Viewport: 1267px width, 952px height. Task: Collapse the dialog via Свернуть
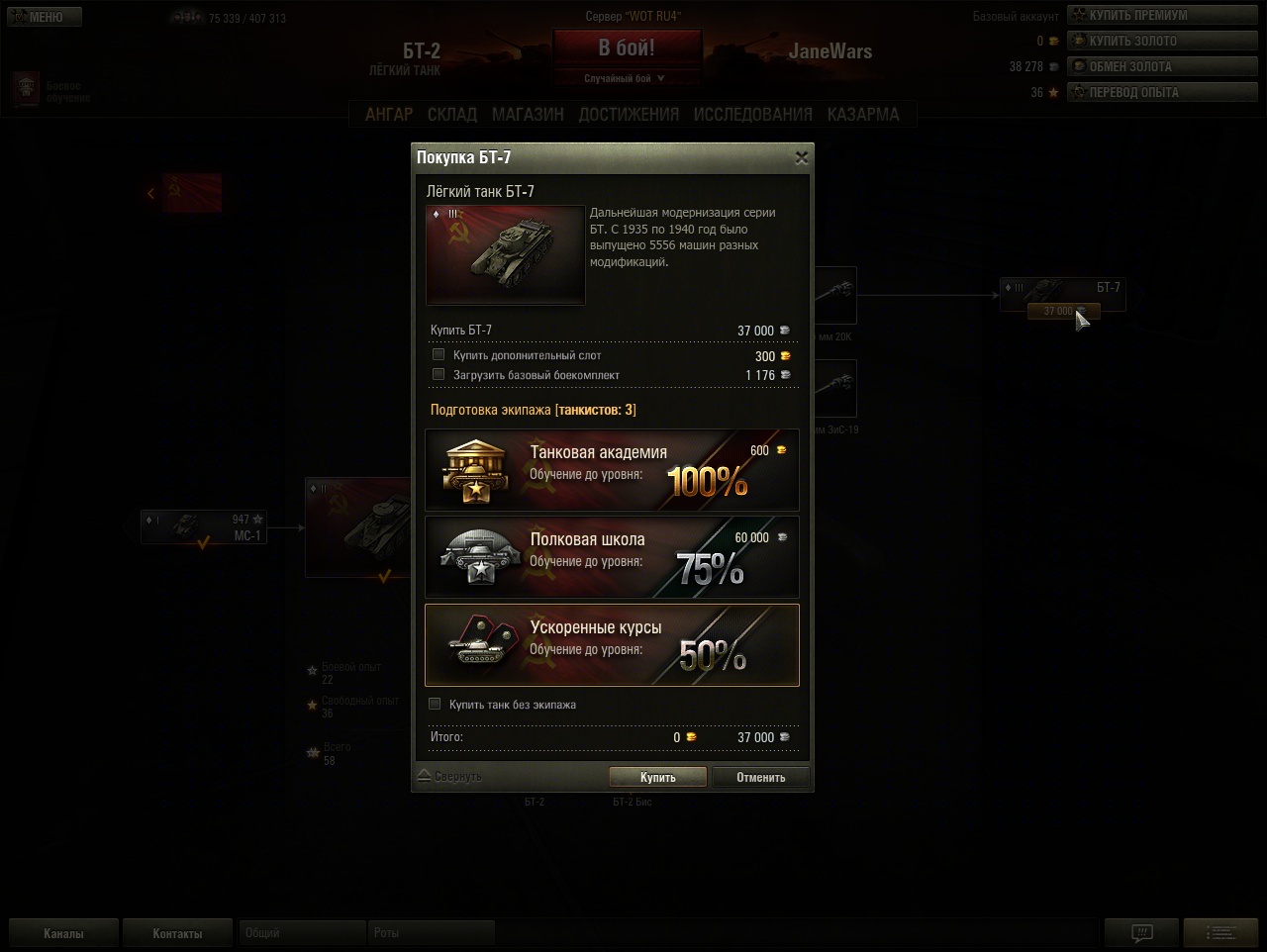(450, 777)
